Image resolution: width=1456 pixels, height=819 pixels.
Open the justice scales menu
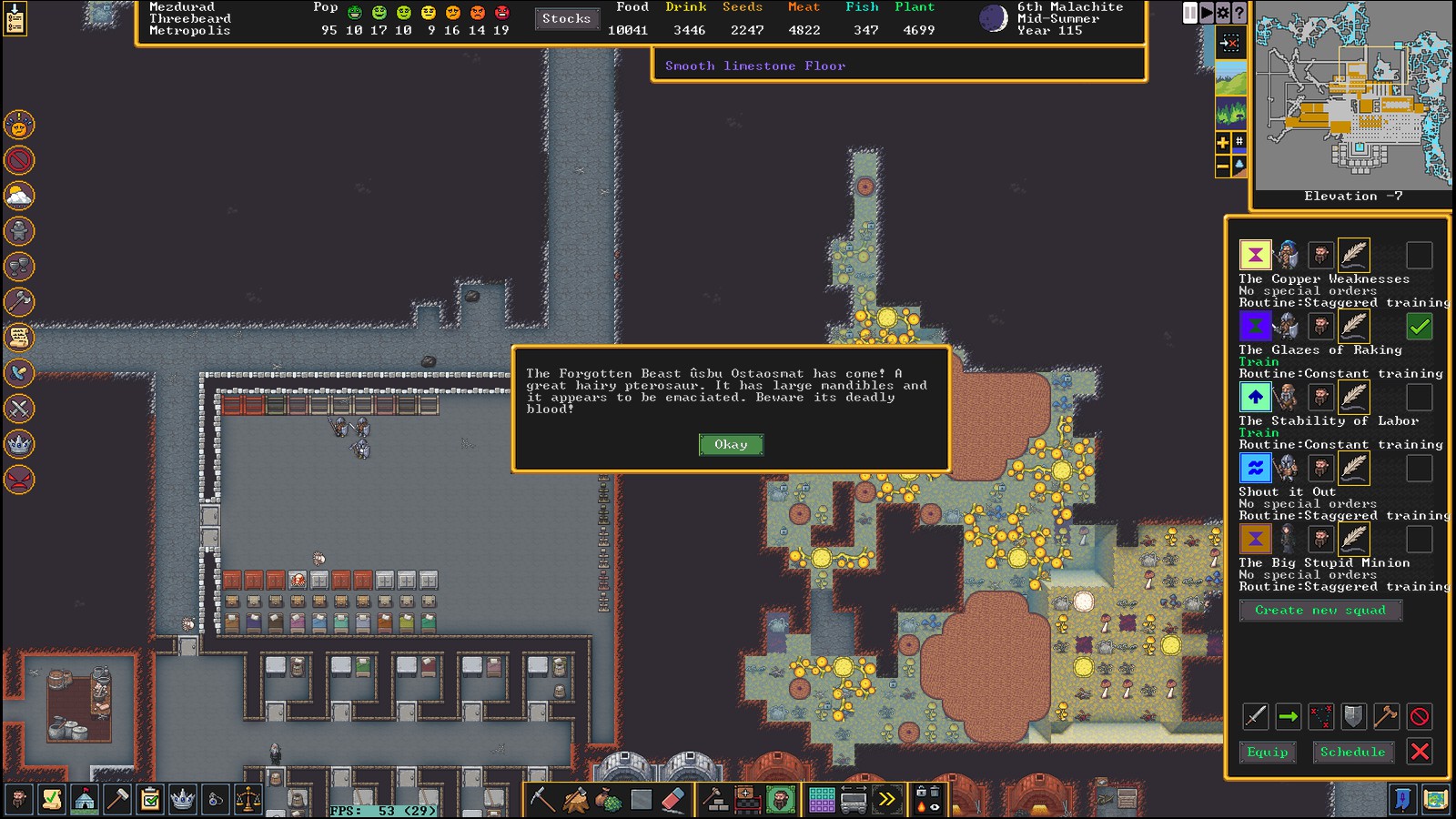click(248, 800)
